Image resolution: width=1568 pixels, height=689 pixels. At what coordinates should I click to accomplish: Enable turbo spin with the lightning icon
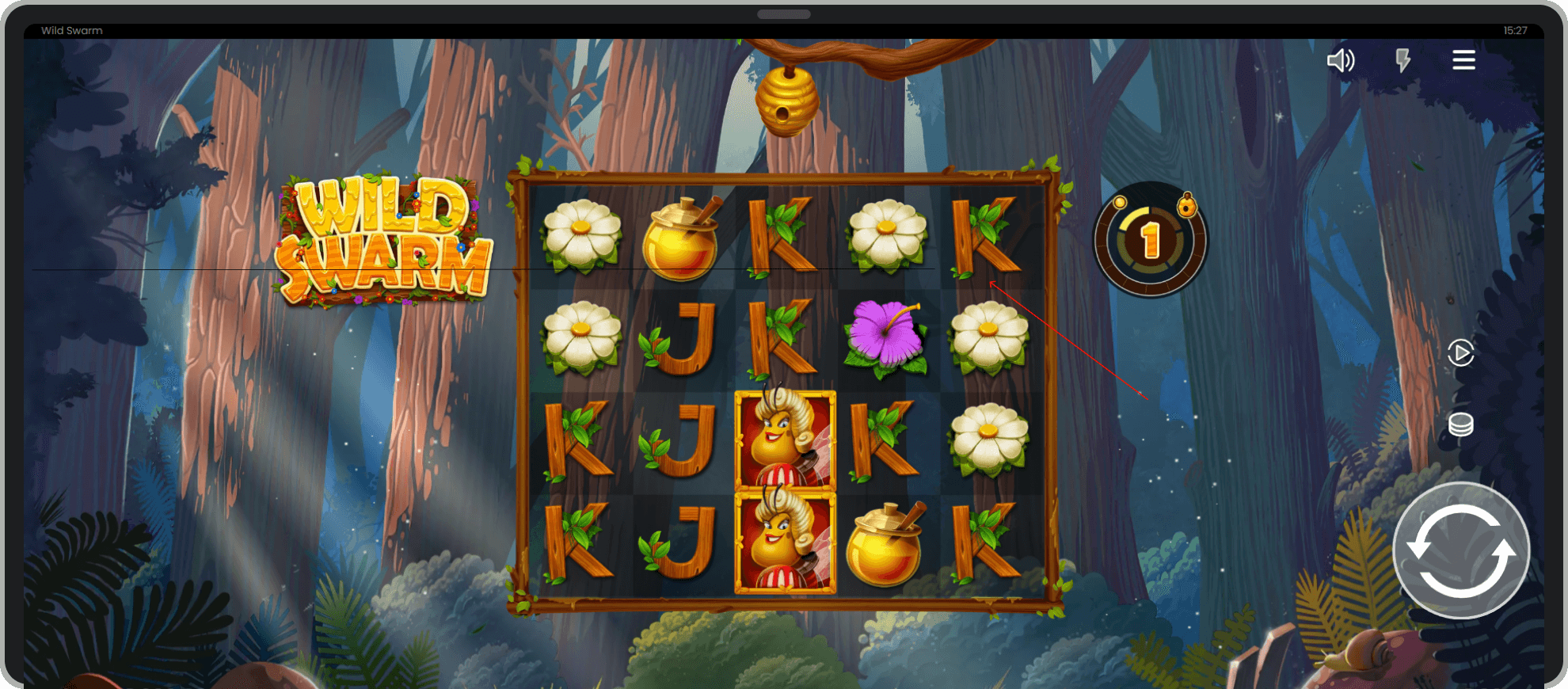click(x=1403, y=60)
